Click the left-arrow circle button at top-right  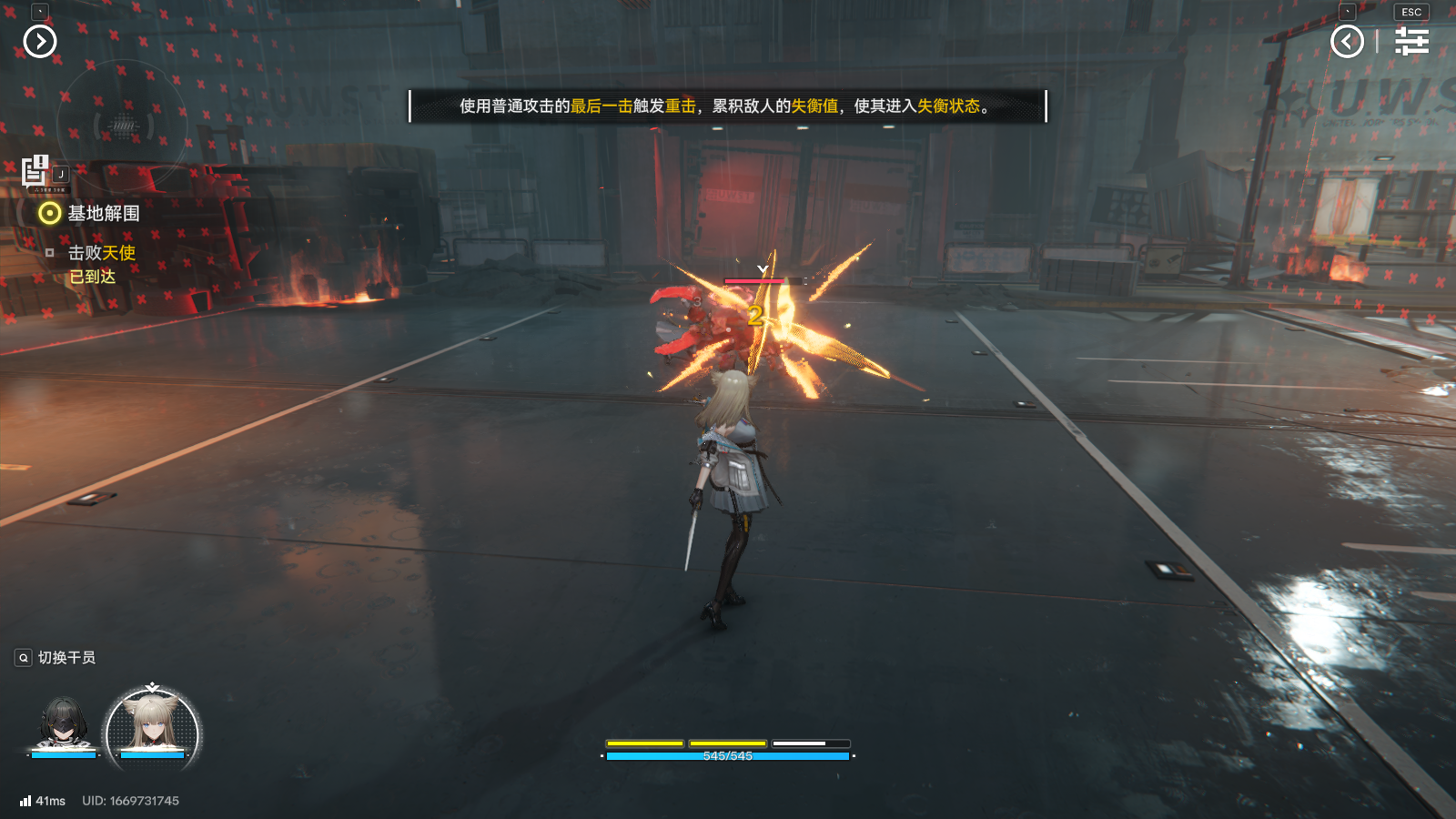point(1347,41)
